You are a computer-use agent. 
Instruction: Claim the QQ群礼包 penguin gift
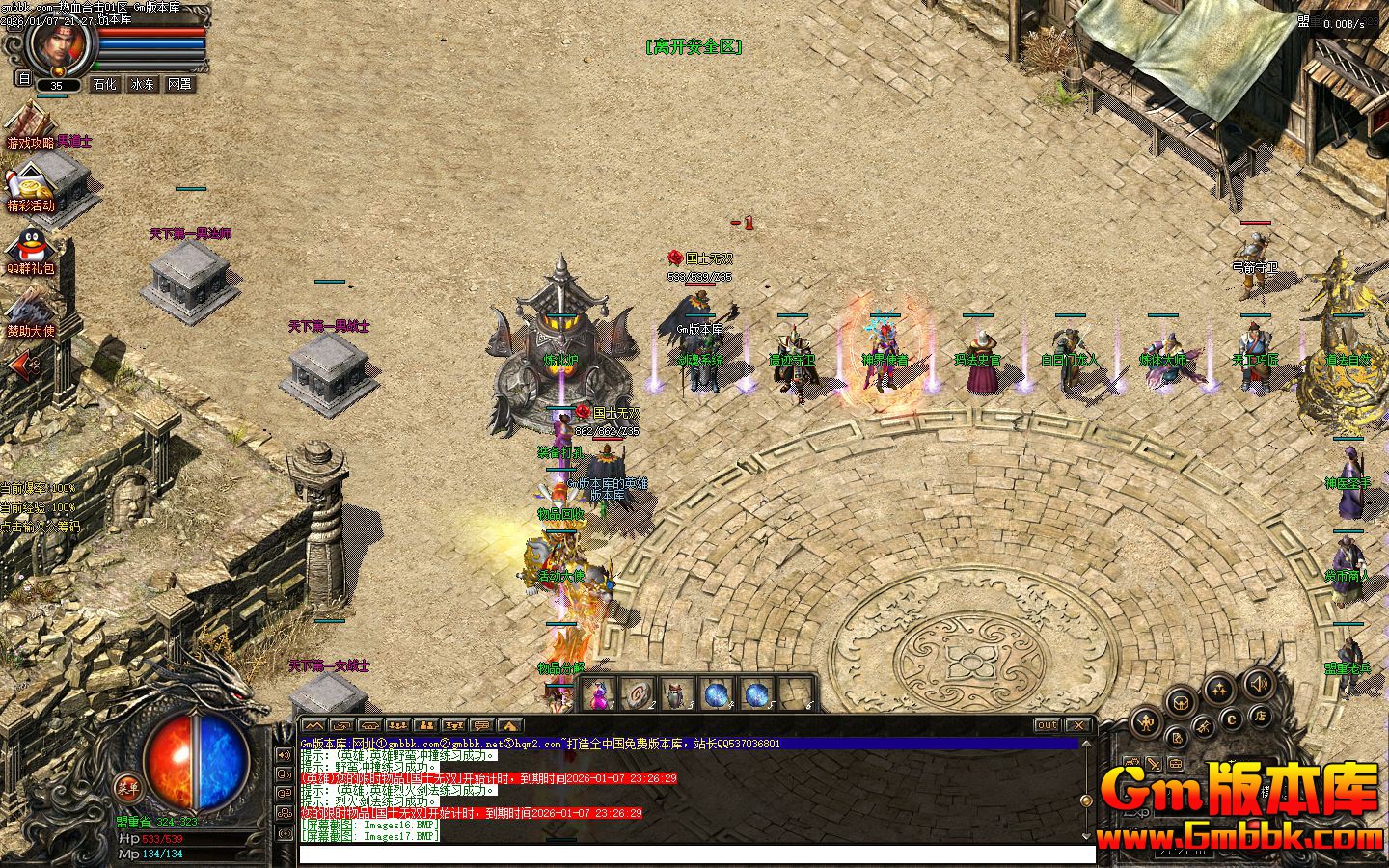(x=29, y=249)
